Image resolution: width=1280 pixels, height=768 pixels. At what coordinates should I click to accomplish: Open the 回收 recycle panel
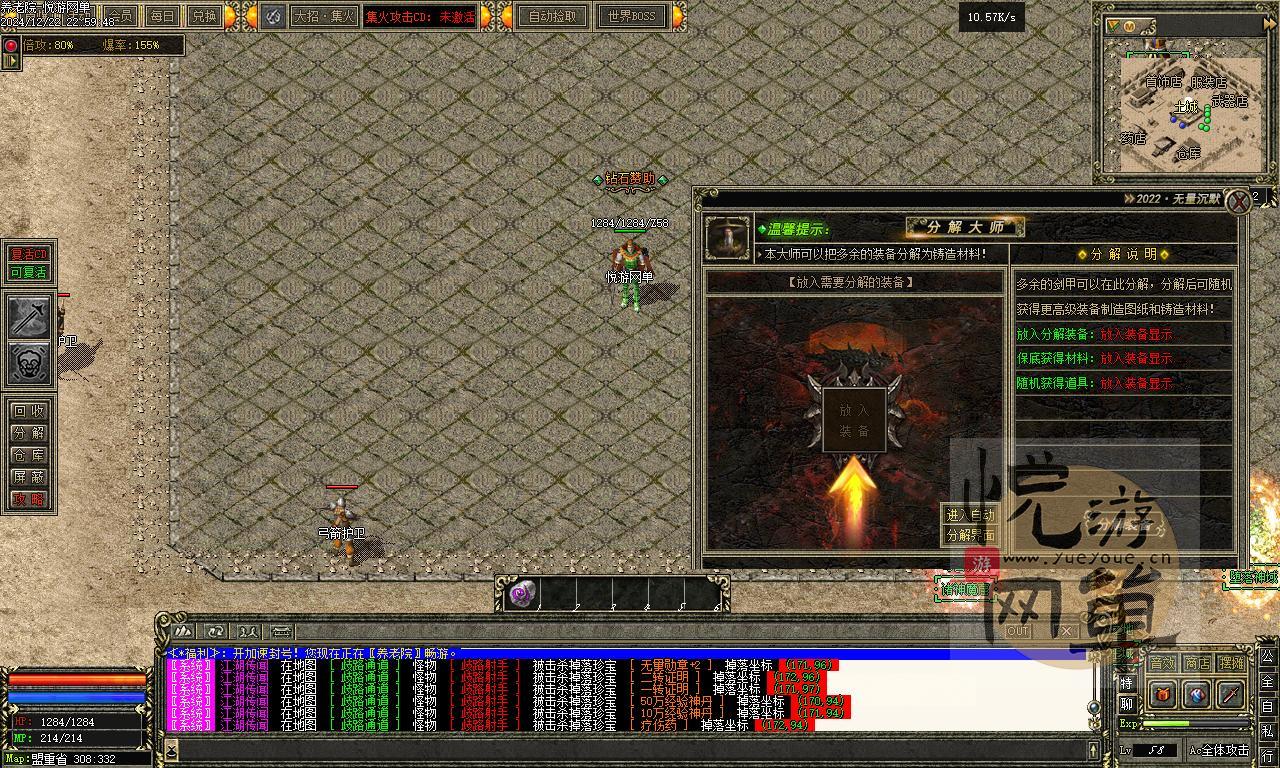pos(29,411)
